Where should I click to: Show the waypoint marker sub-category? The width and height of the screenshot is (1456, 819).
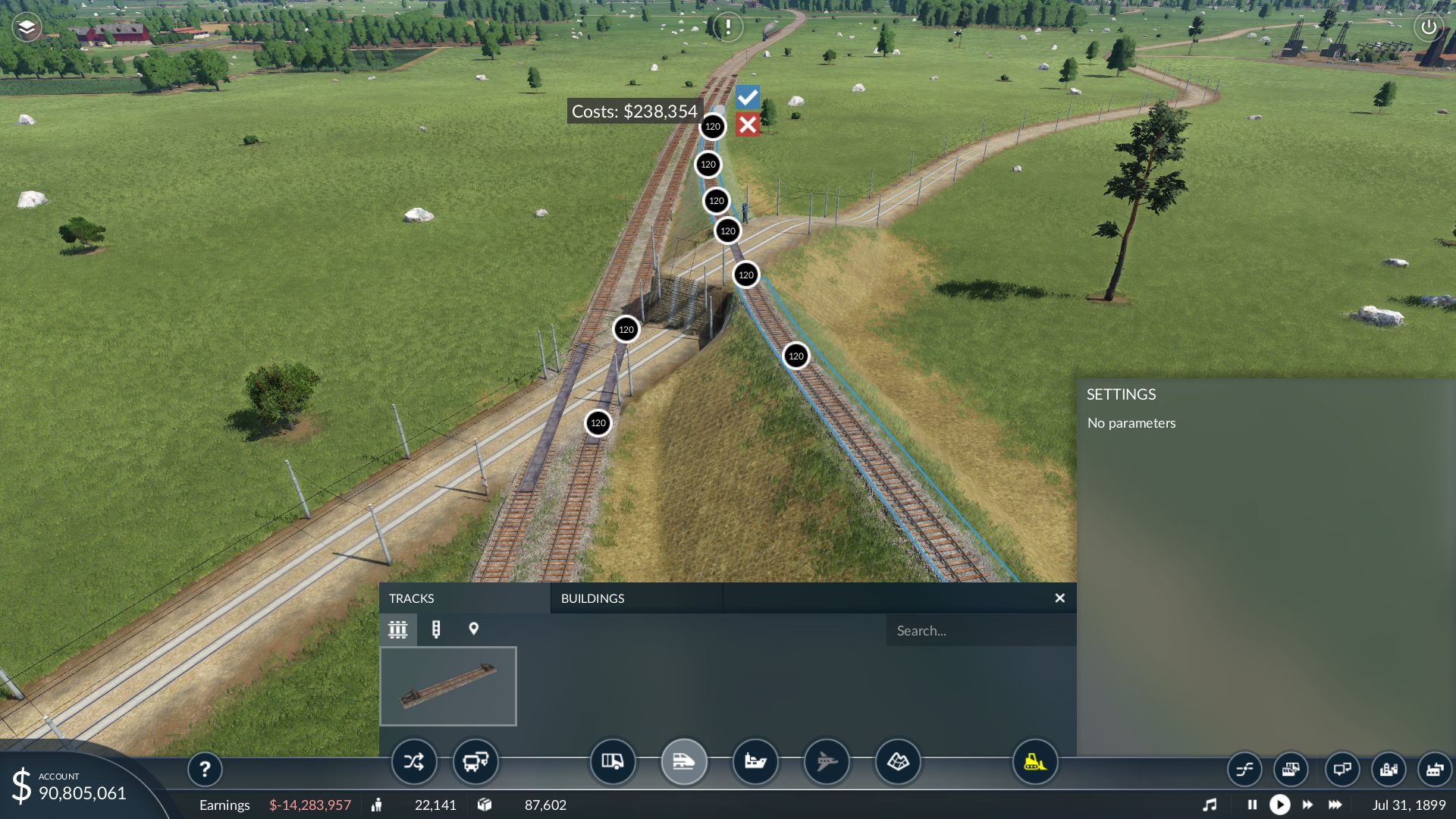click(474, 629)
